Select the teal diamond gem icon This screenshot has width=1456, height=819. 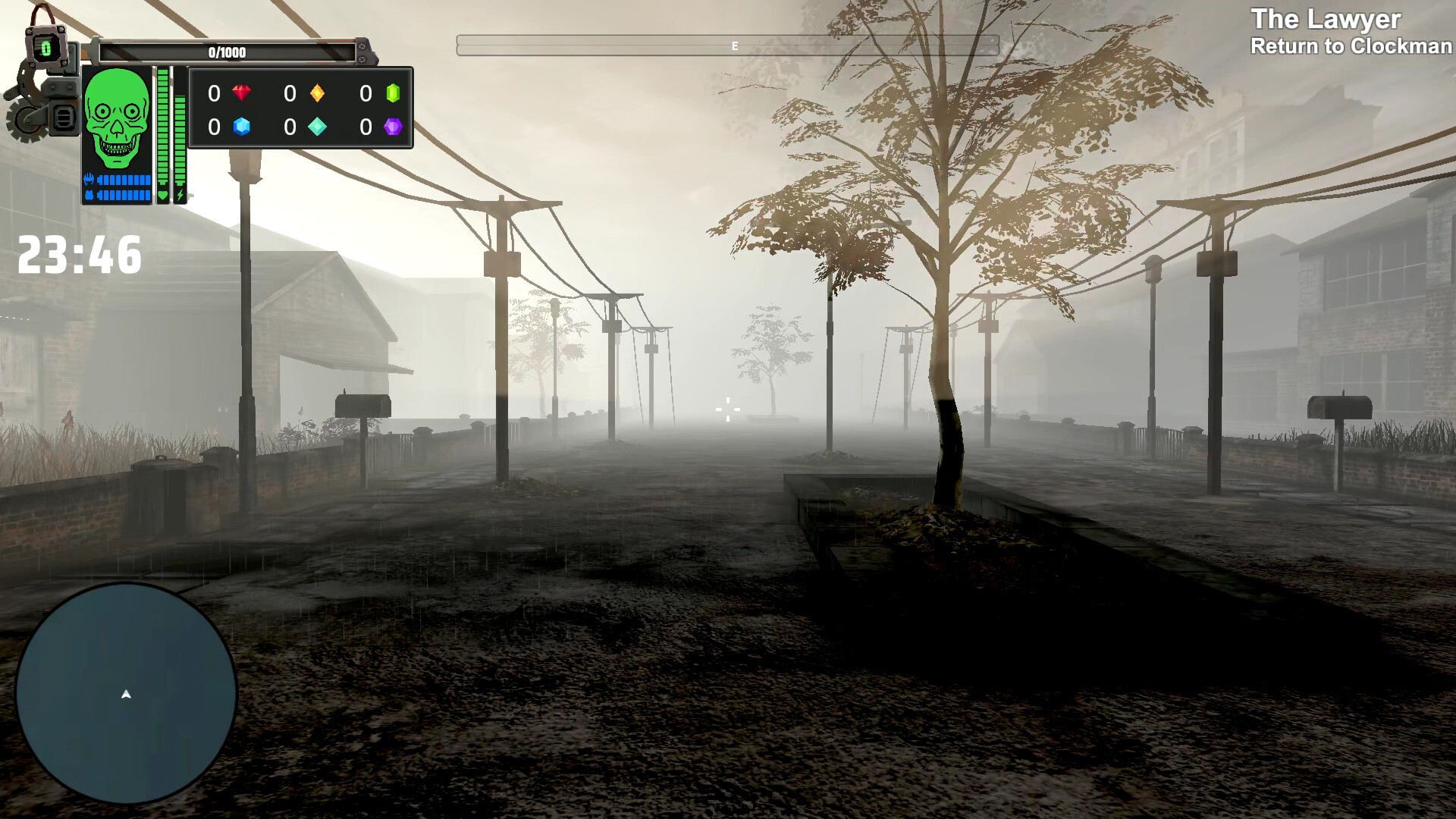(318, 126)
